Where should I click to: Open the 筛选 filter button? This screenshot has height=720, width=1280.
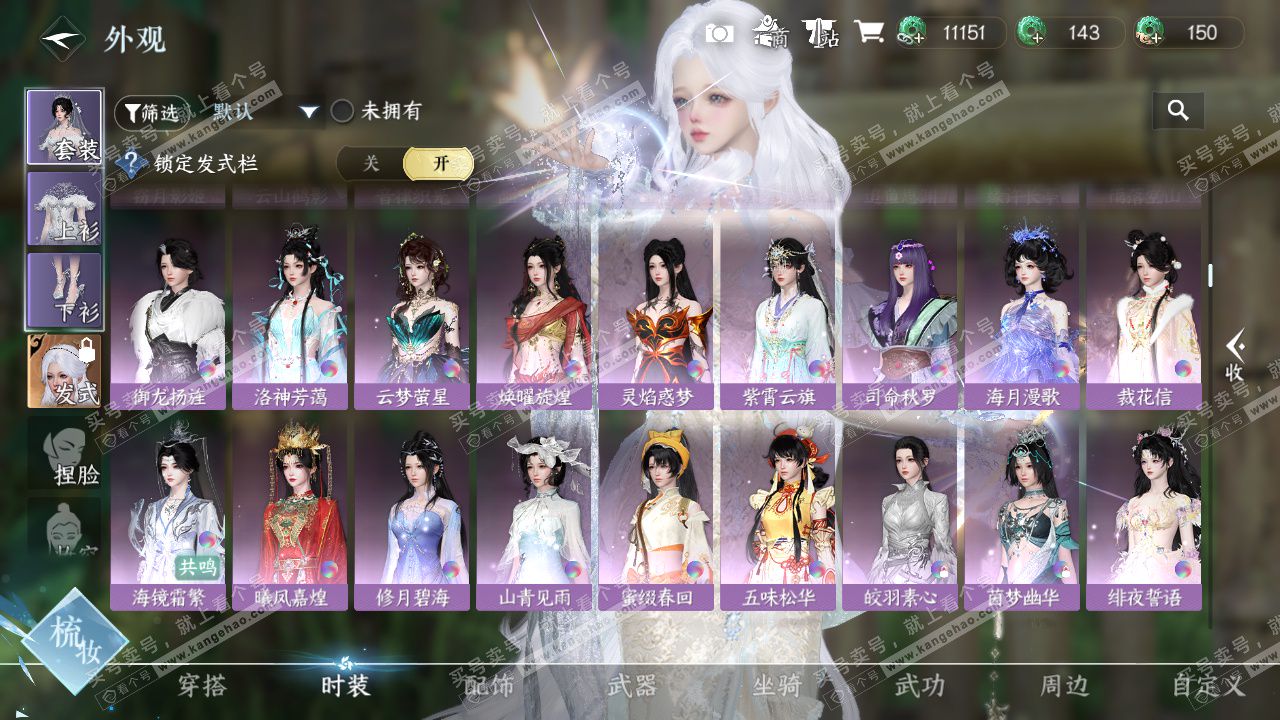pyautogui.click(x=152, y=113)
